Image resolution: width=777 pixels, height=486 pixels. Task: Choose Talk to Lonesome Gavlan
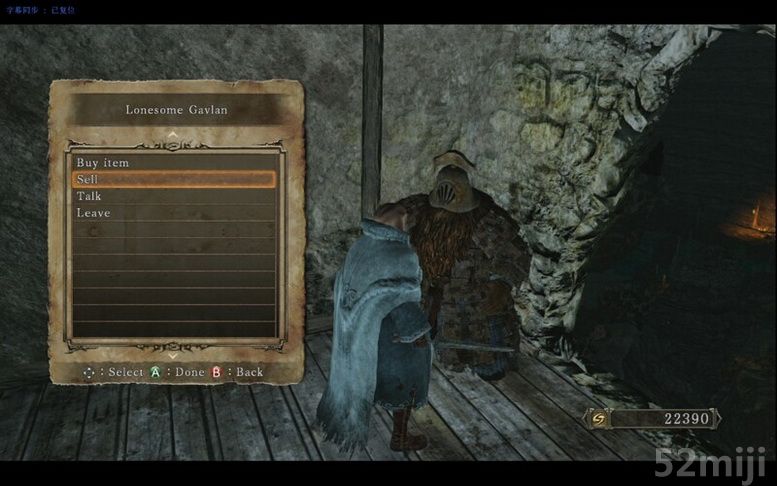(x=90, y=196)
